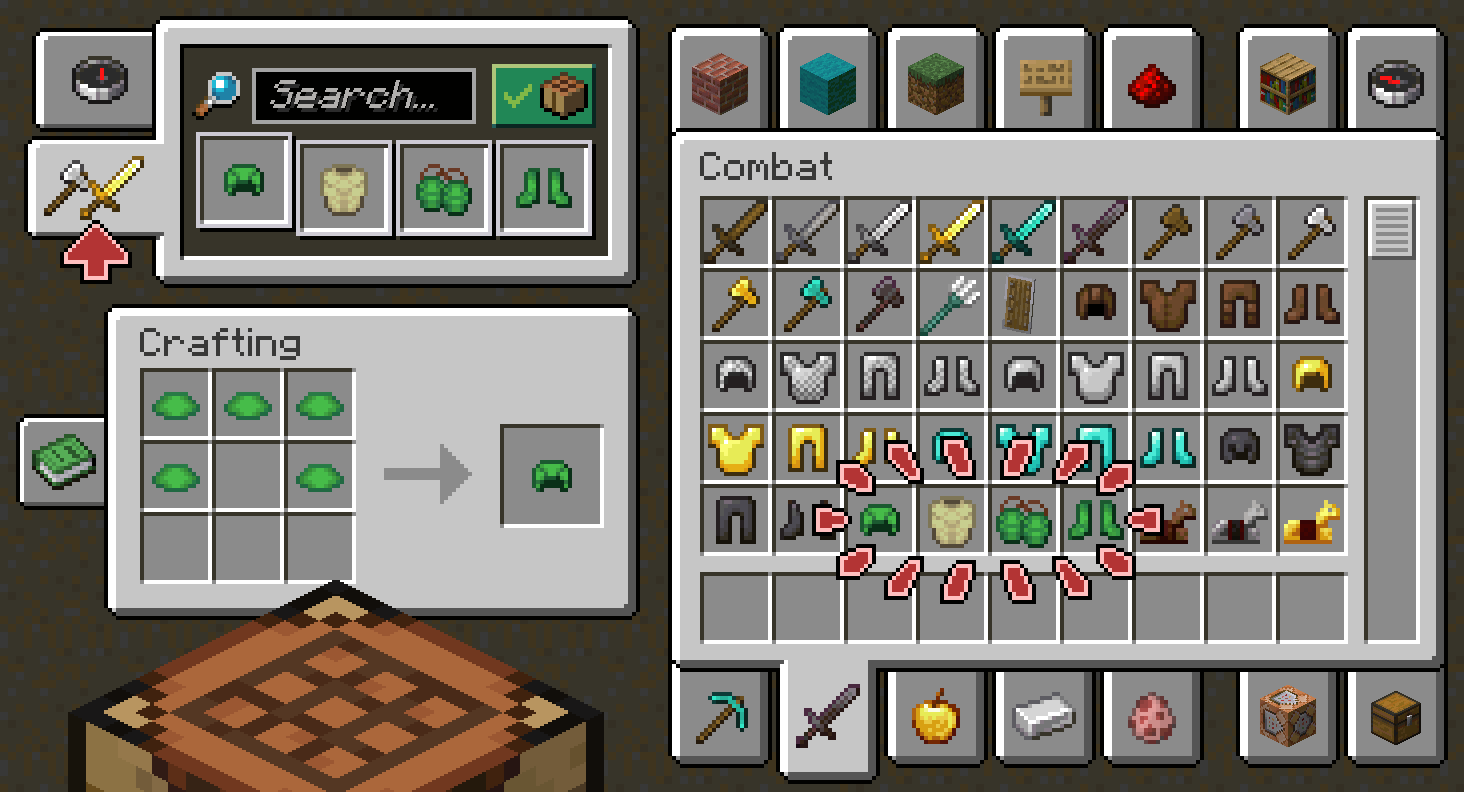Switch to the spawn egg tab
This screenshot has height=792, width=1464.
[x=1151, y=719]
